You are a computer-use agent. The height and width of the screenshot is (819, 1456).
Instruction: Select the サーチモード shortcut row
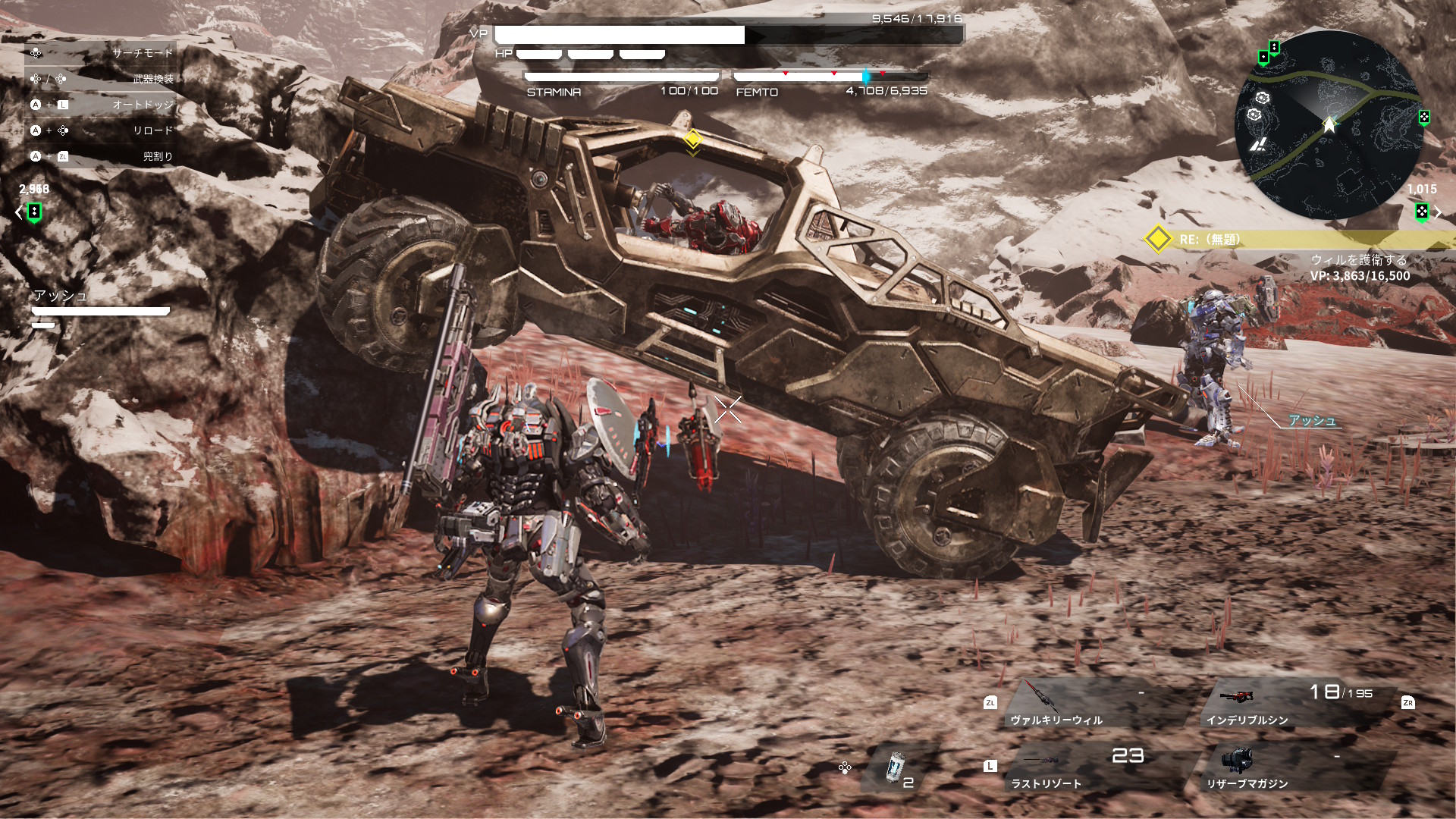pos(102,53)
